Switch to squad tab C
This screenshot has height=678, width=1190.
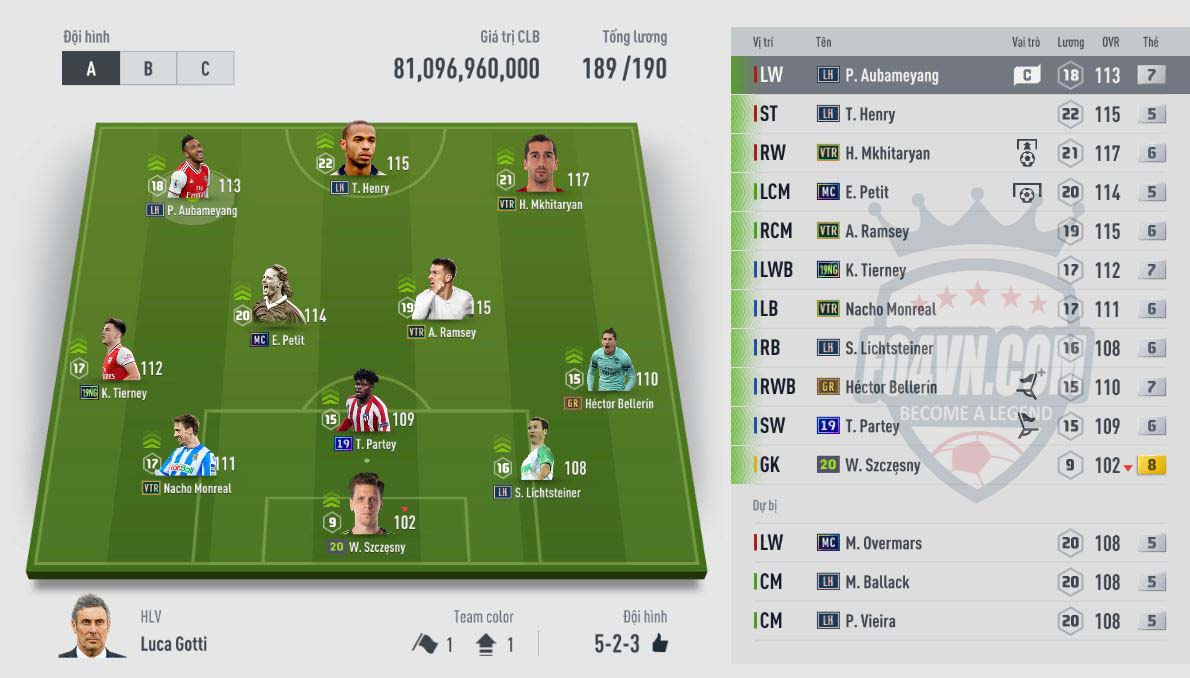pos(205,69)
